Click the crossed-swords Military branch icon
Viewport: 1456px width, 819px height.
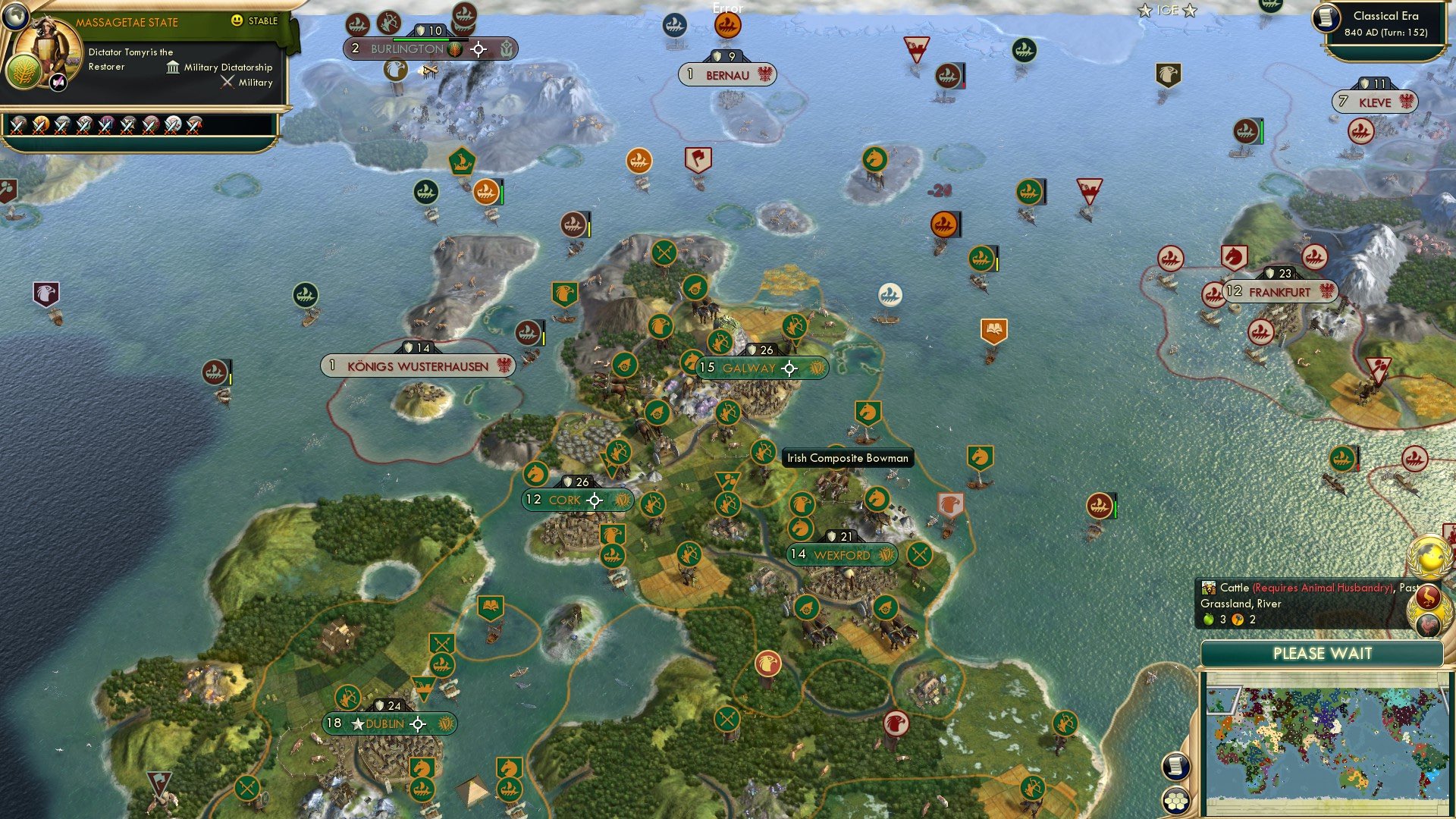[x=227, y=83]
